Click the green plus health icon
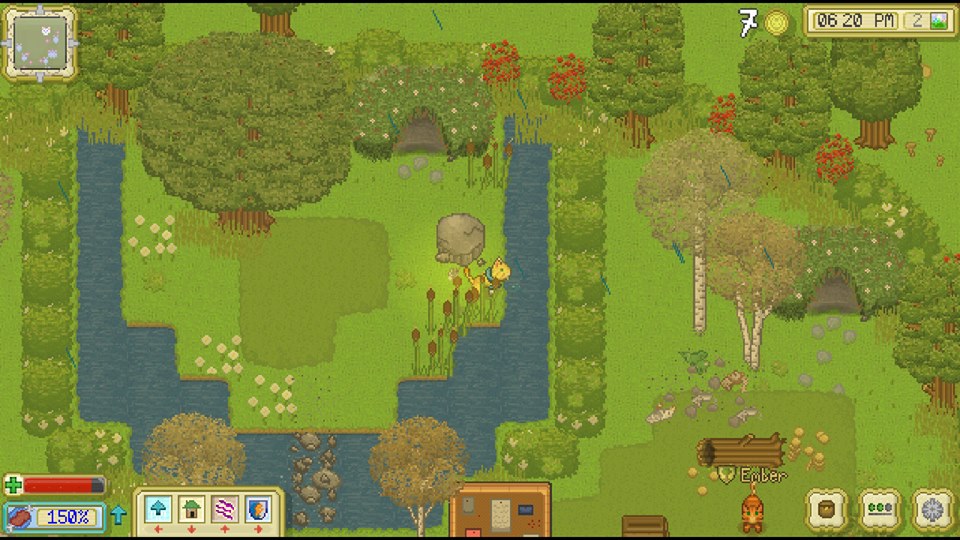Image resolution: width=960 pixels, height=540 pixels. point(12,486)
